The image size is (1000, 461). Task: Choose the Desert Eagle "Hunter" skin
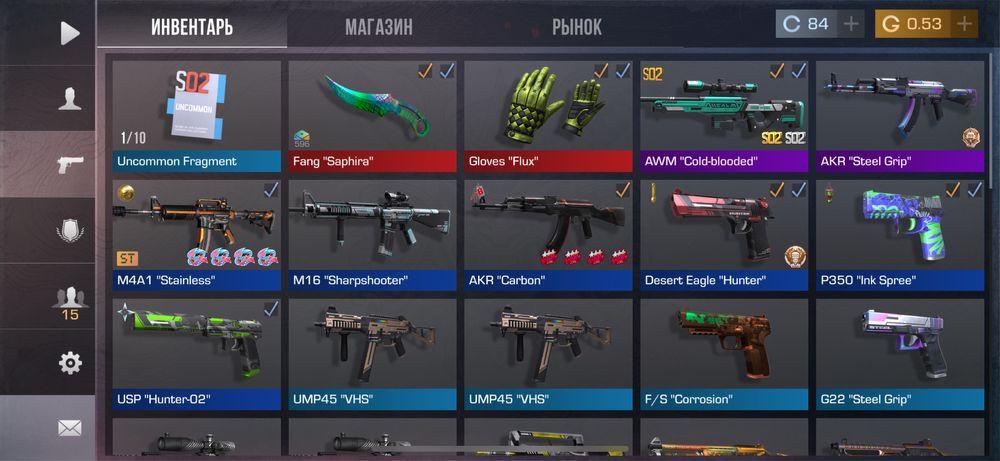click(724, 235)
